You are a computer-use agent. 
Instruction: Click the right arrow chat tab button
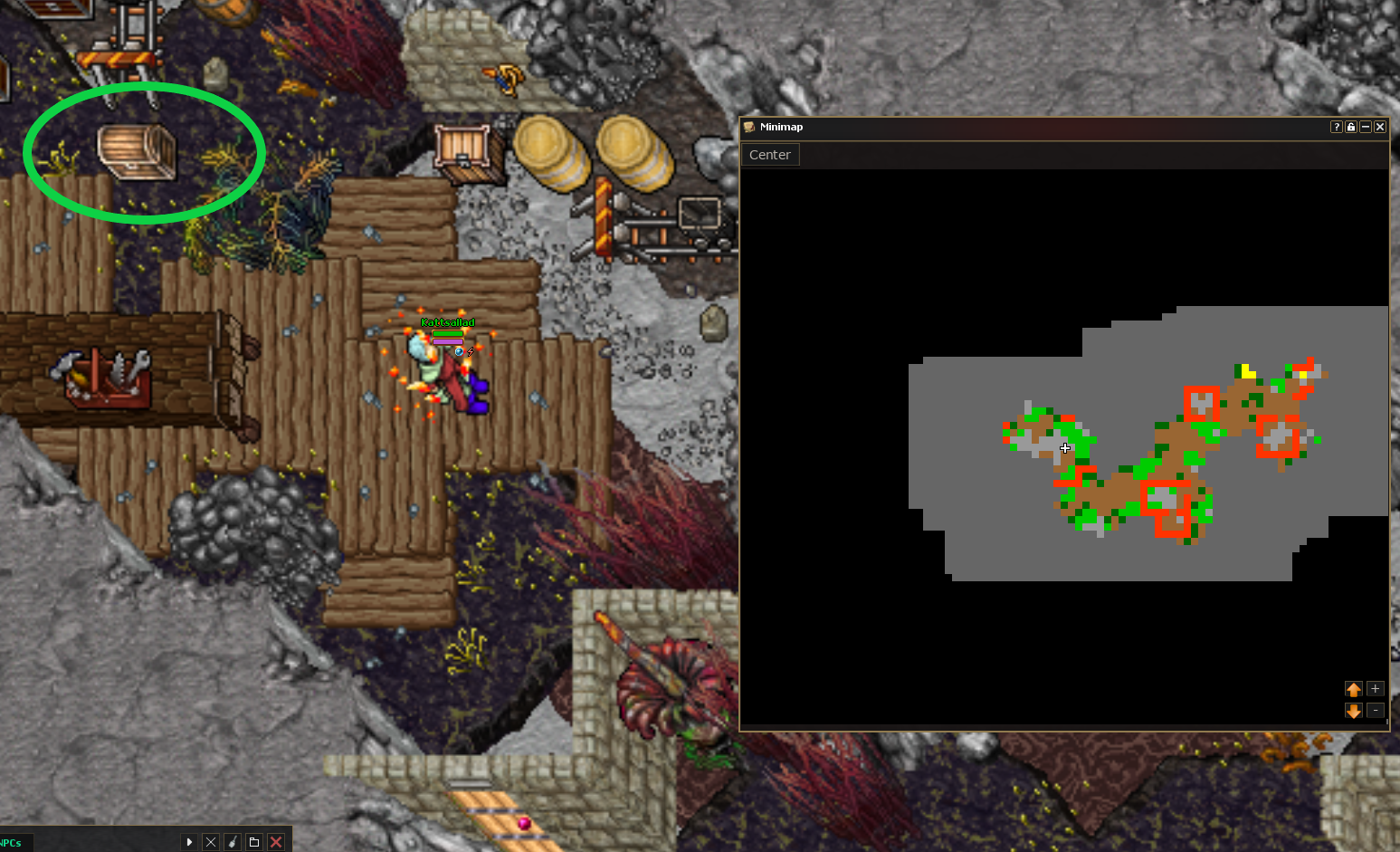[x=189, y=842]
